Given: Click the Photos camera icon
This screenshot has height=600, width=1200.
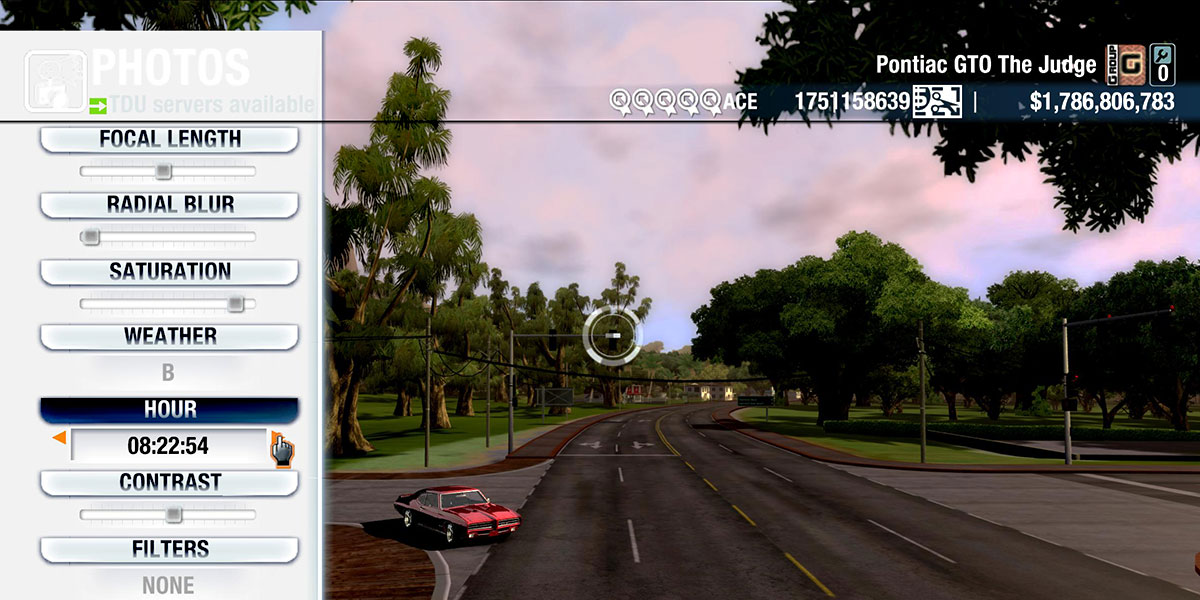Looking at the screenshot, I should (x=54, y=81).
